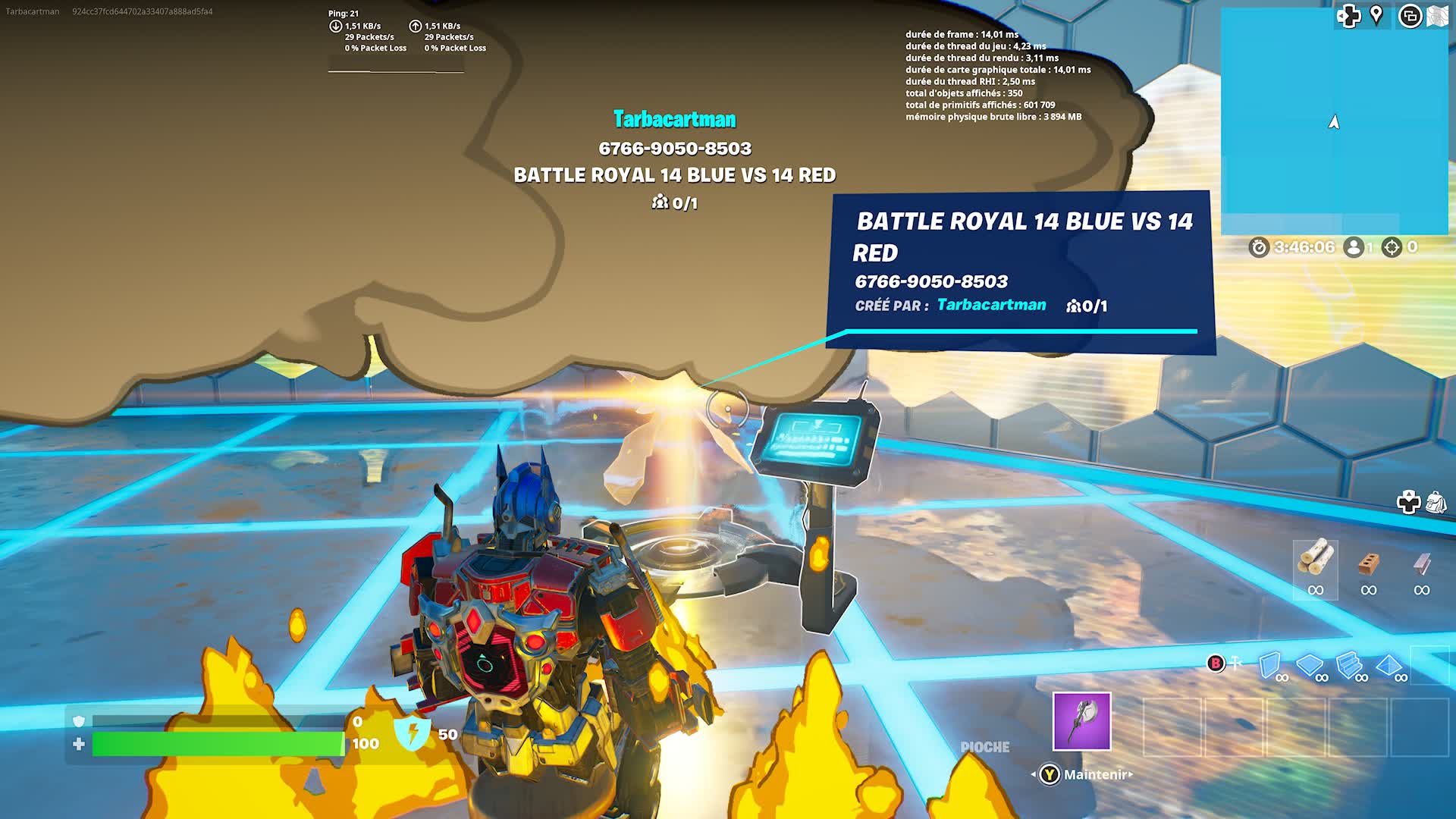
Task: Select the pyramid roof building piece
Action: pyautogui.click(x=1389, y=665)
